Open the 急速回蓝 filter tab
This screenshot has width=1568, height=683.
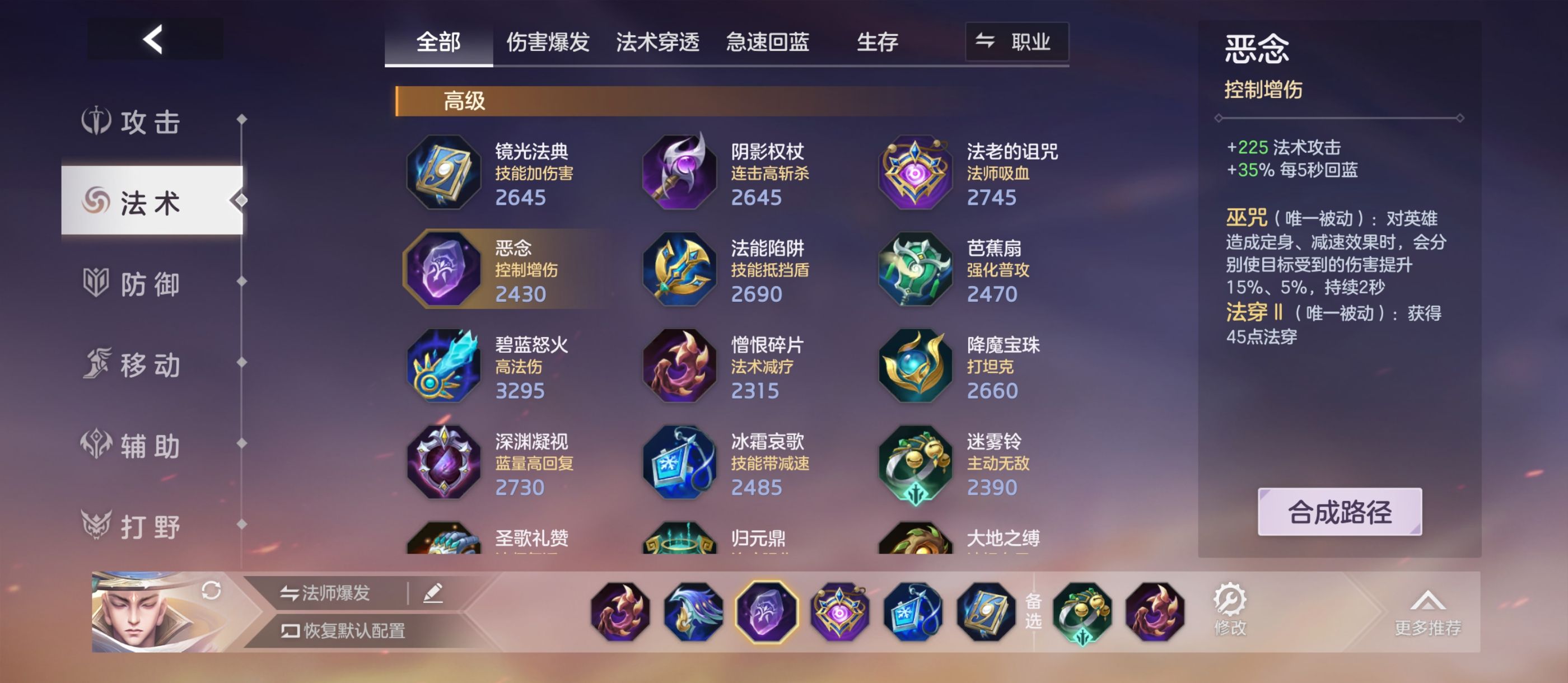(x=766, y=42)
